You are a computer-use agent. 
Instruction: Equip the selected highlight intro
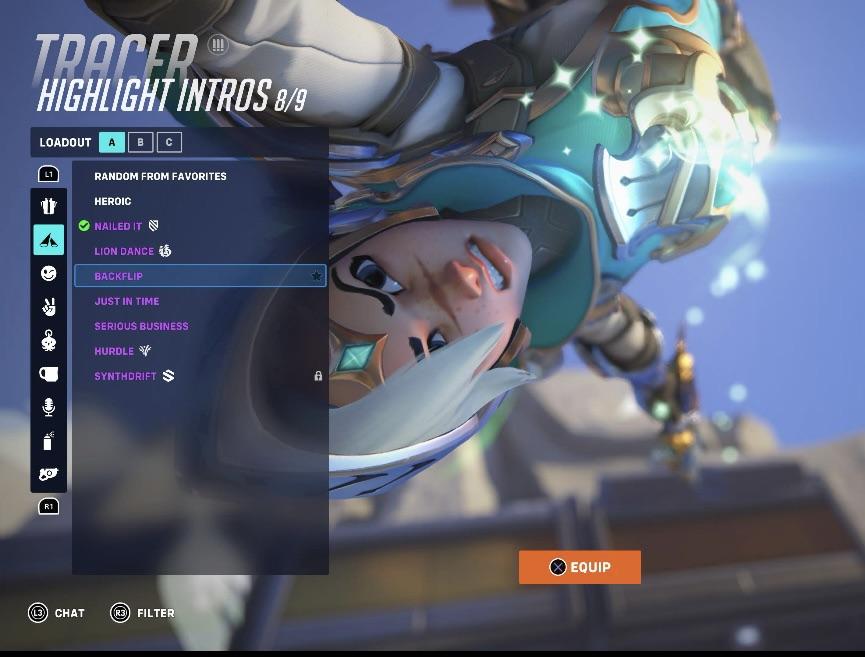click(x=579, y=567)
